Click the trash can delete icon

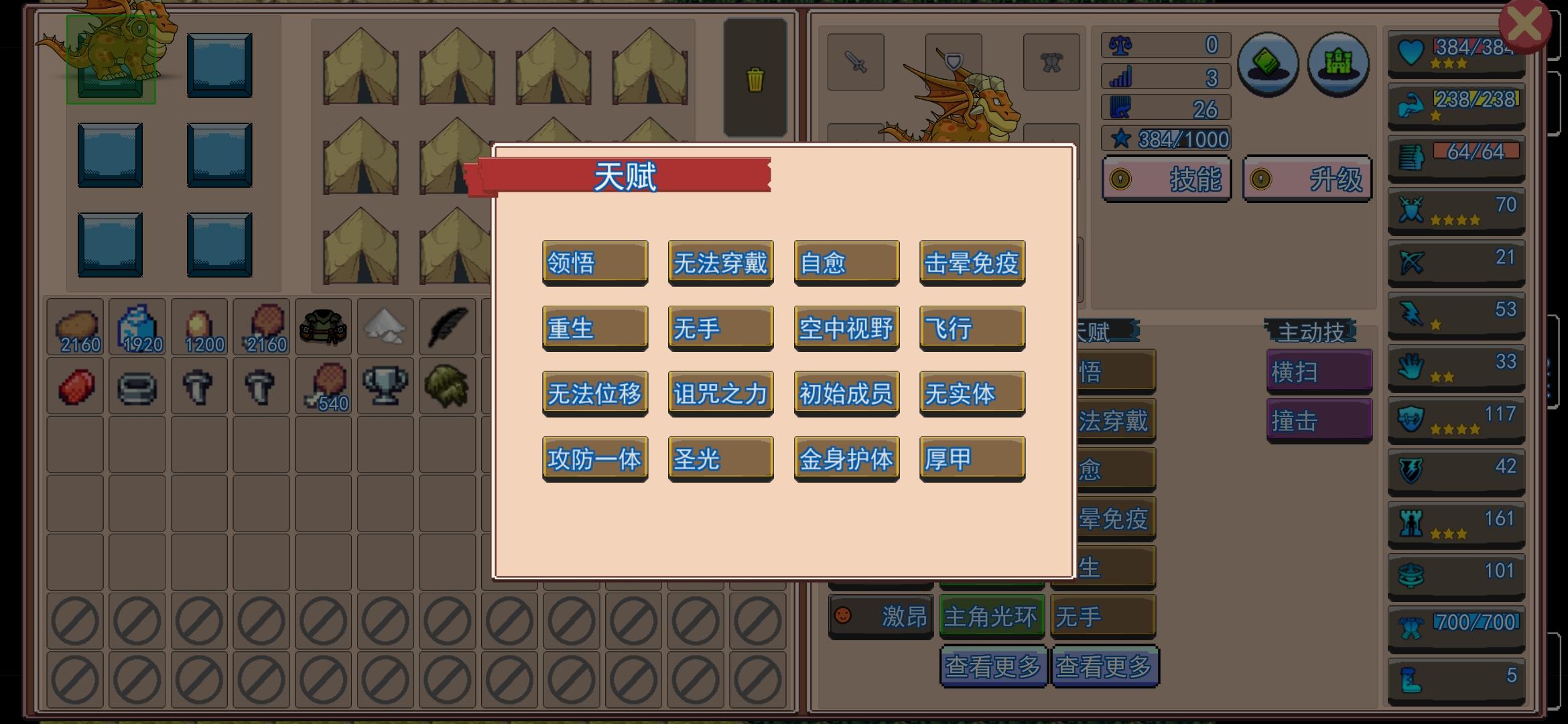(756, 78)
